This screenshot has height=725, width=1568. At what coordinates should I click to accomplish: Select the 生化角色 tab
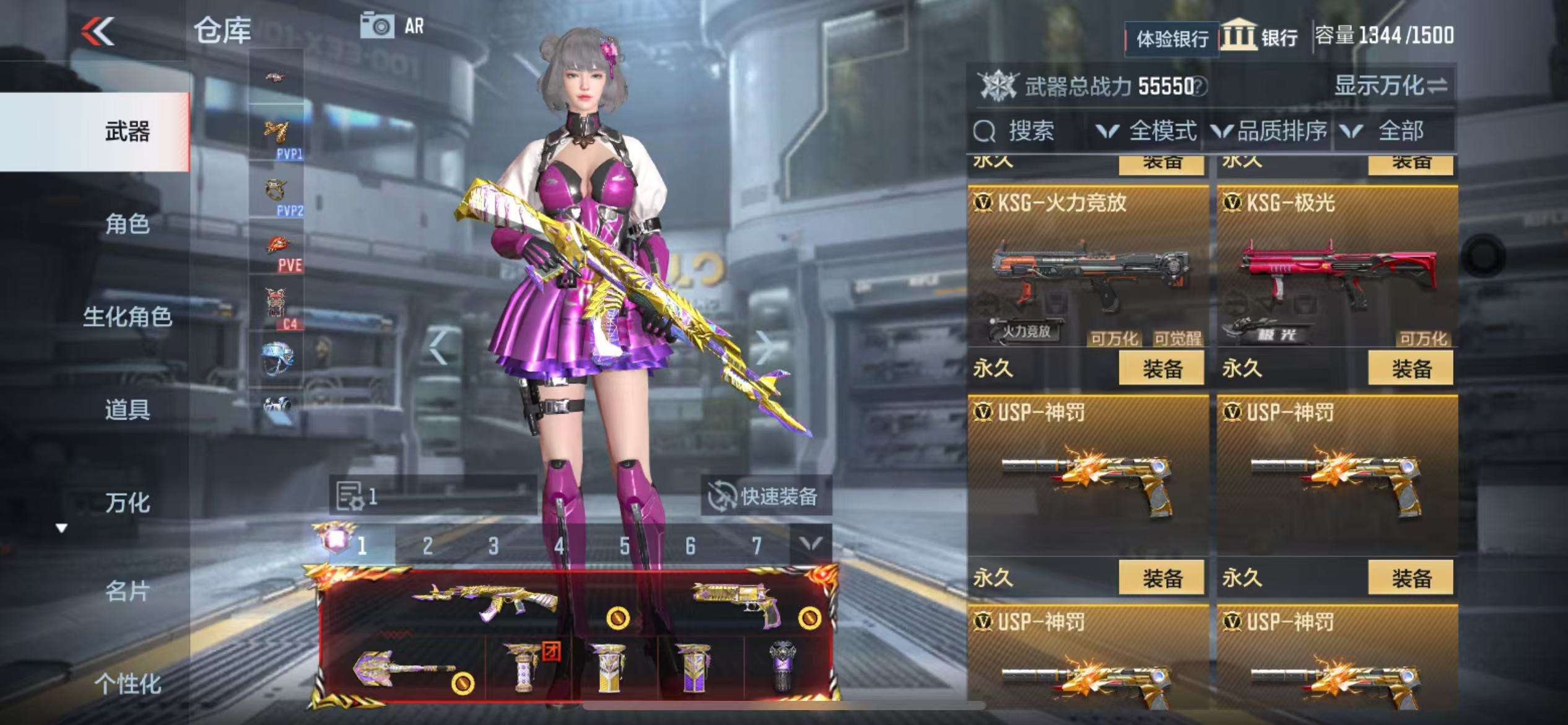[127, 317]
